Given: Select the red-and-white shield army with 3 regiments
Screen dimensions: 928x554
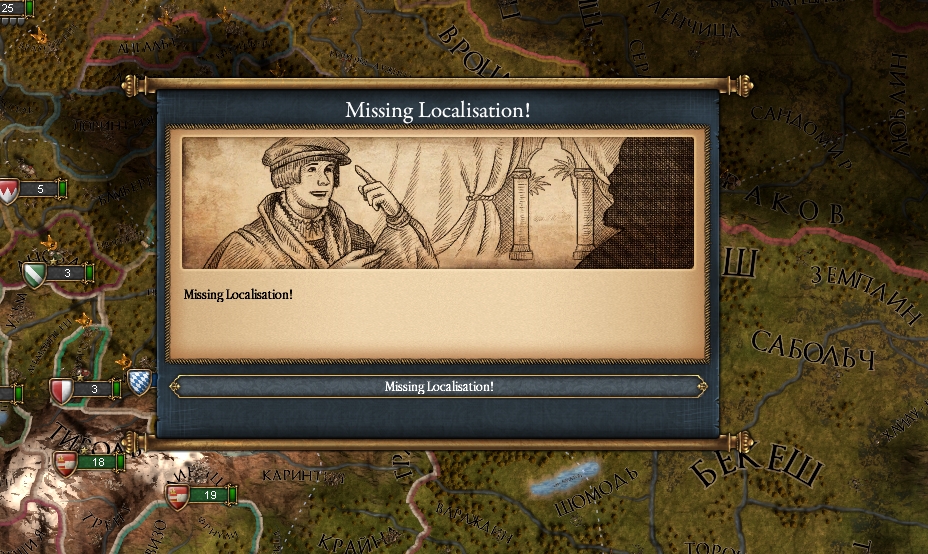Looking at the screenshot, I should pyautogui.click(x=92, y=389).
